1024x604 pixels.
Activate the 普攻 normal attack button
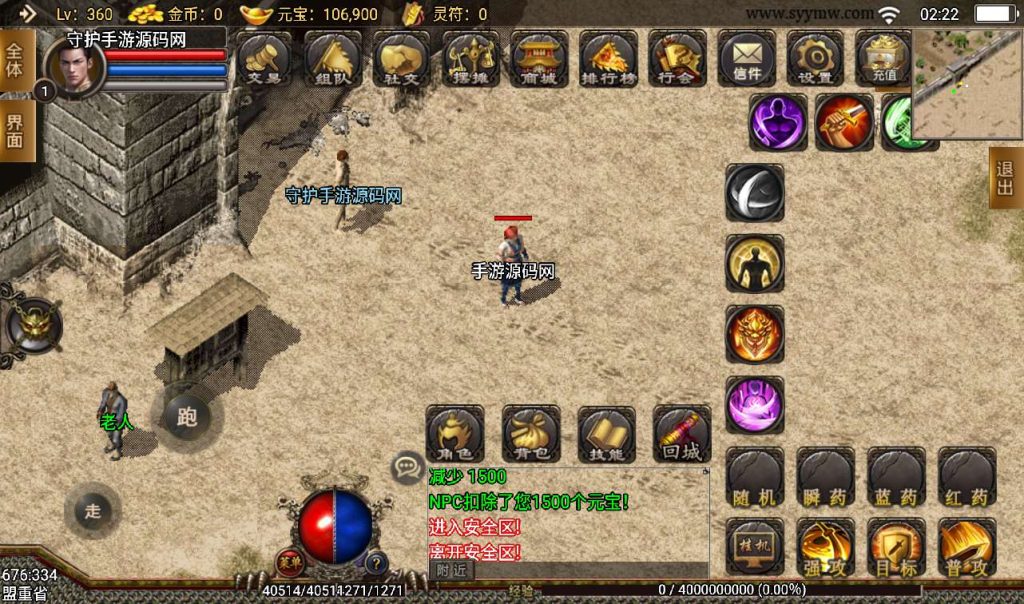(967, 547)
